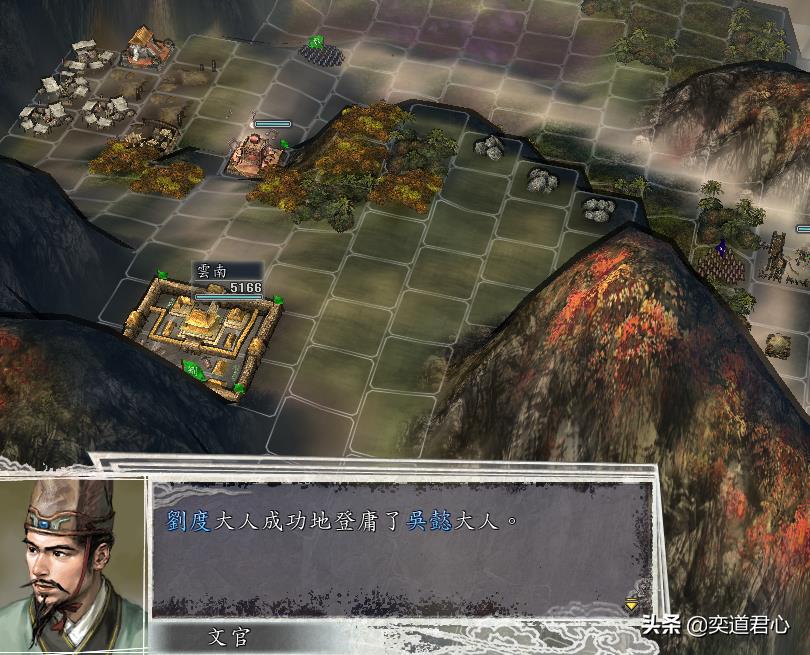Click the yellow continue arrow in the dialogue
810x655 pixels.
pyautogui.click(x=632, y=604)
